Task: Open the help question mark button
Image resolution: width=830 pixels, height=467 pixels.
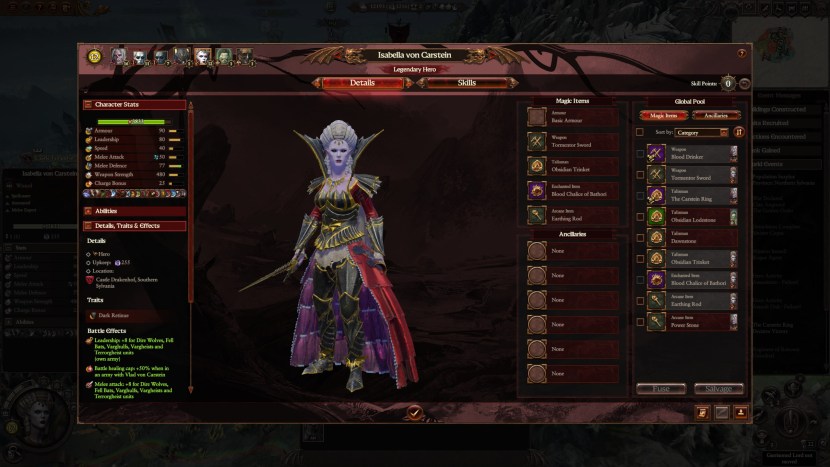Action: (x=741, y=53)
